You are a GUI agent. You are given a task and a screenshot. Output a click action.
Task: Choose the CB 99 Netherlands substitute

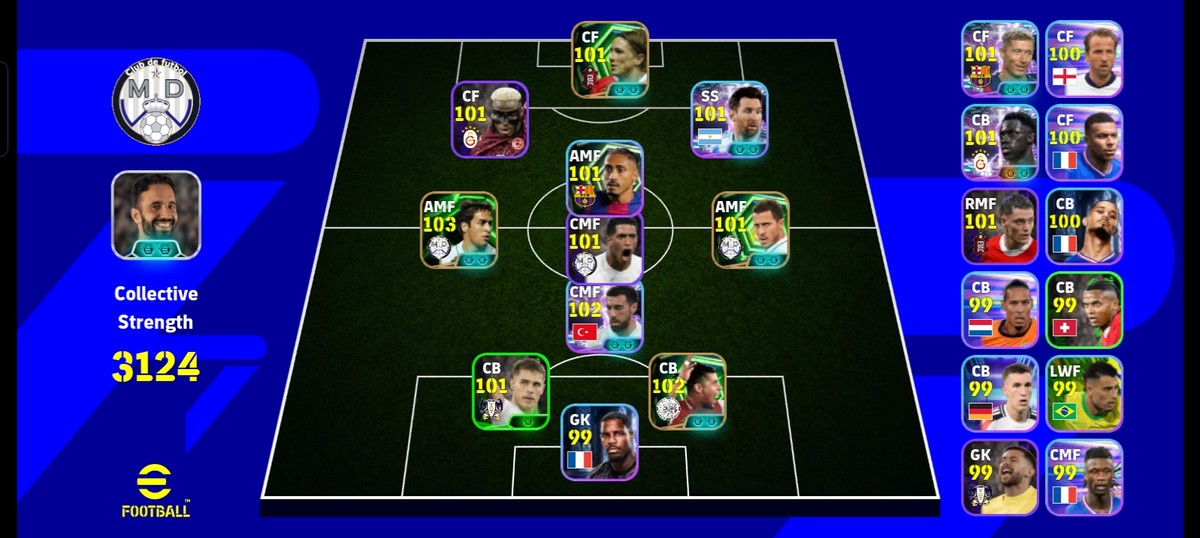click(x=1000, y=310)
